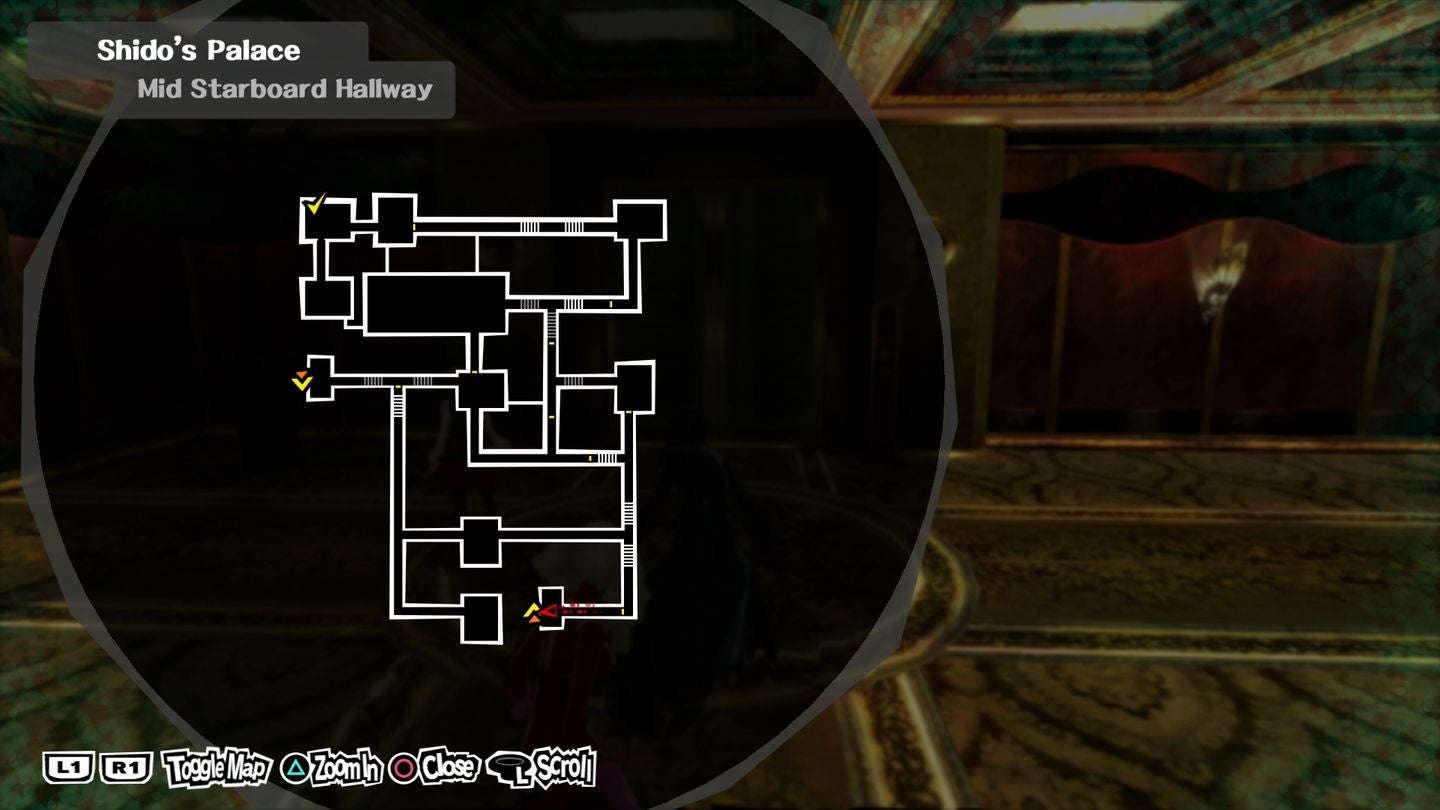Image resolution: width=1440 pixels, height=810 pixels.
Task: Click the hatched passage below the left arrow marker
Action: [x=397, y=406]
